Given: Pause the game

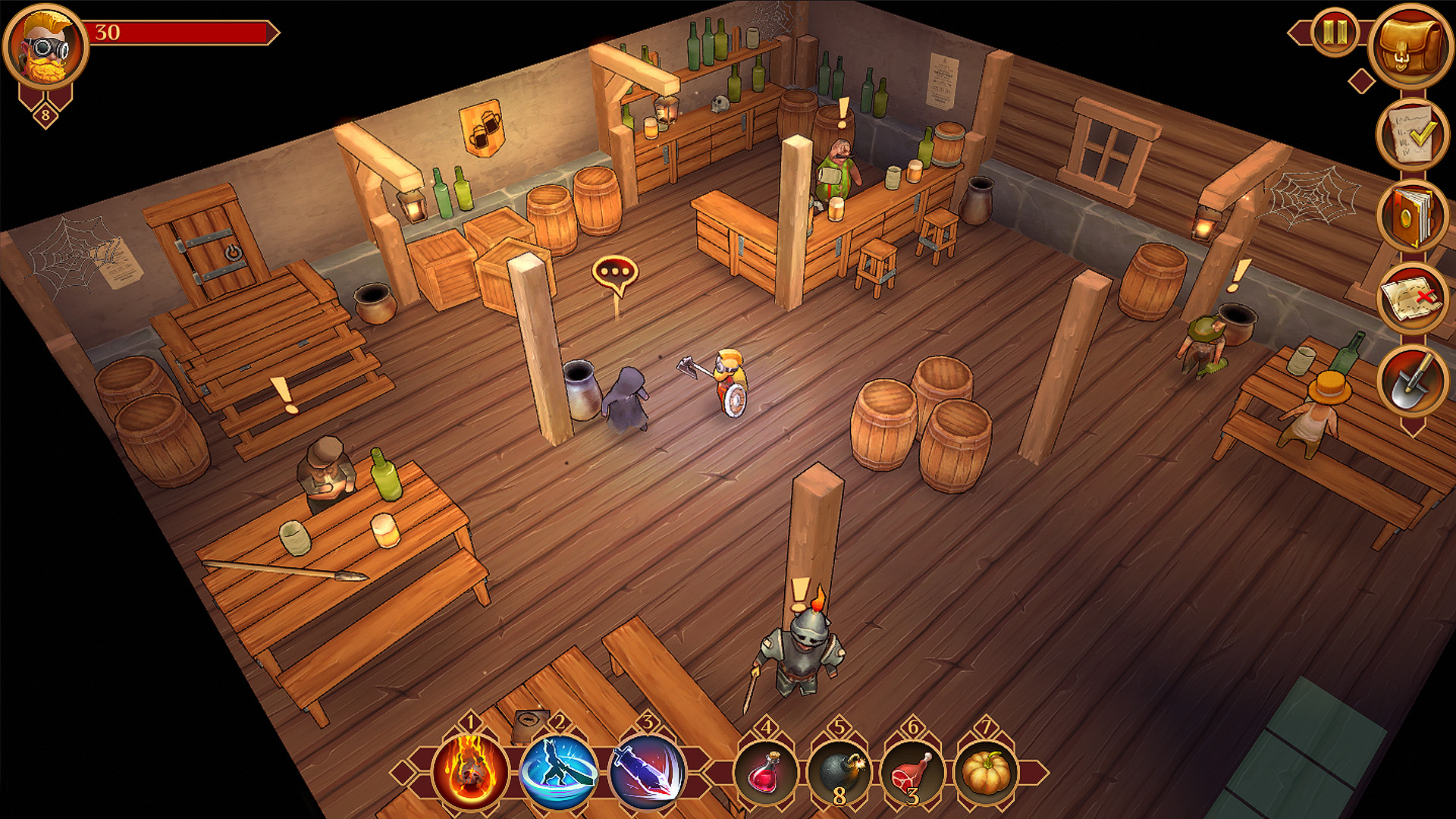Looking at the screenshot, I should pyautogui.click(x=1335, y=32).
